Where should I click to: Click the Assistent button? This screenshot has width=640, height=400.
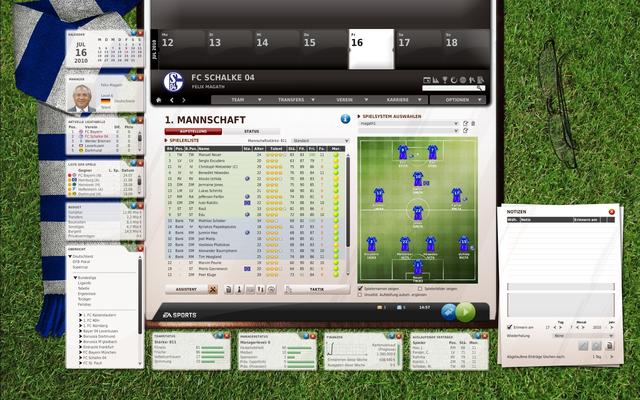(186, 289)
